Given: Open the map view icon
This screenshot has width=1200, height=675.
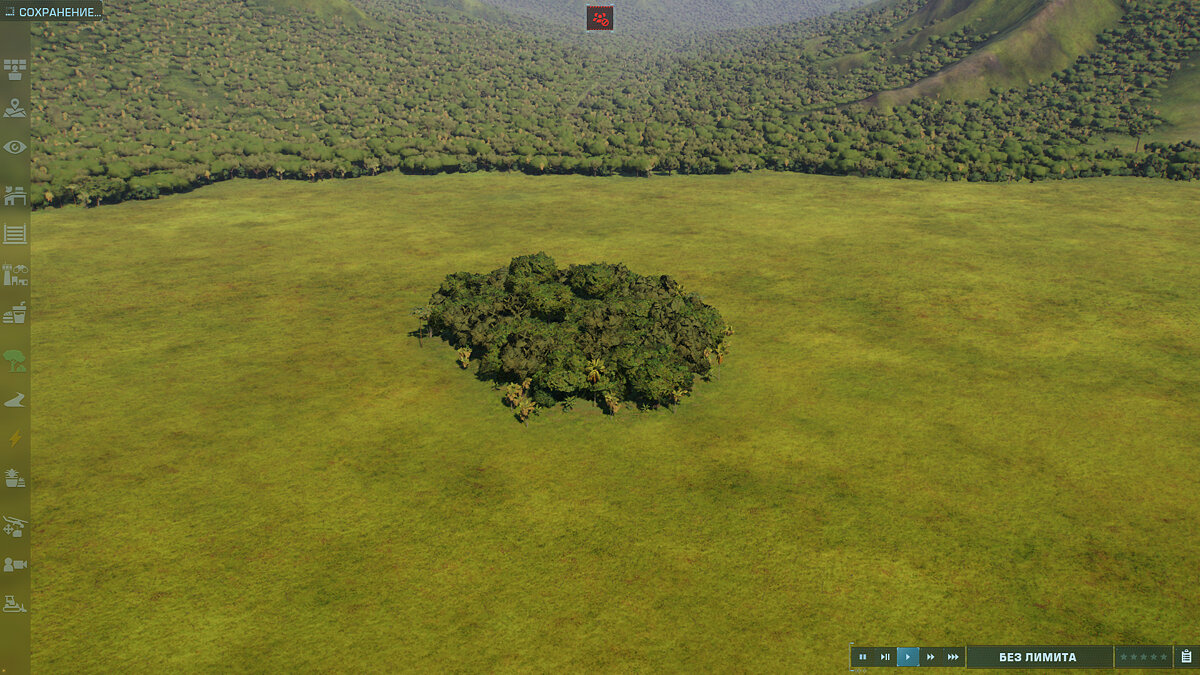Looking at the screenshot, I should point(15,108).
